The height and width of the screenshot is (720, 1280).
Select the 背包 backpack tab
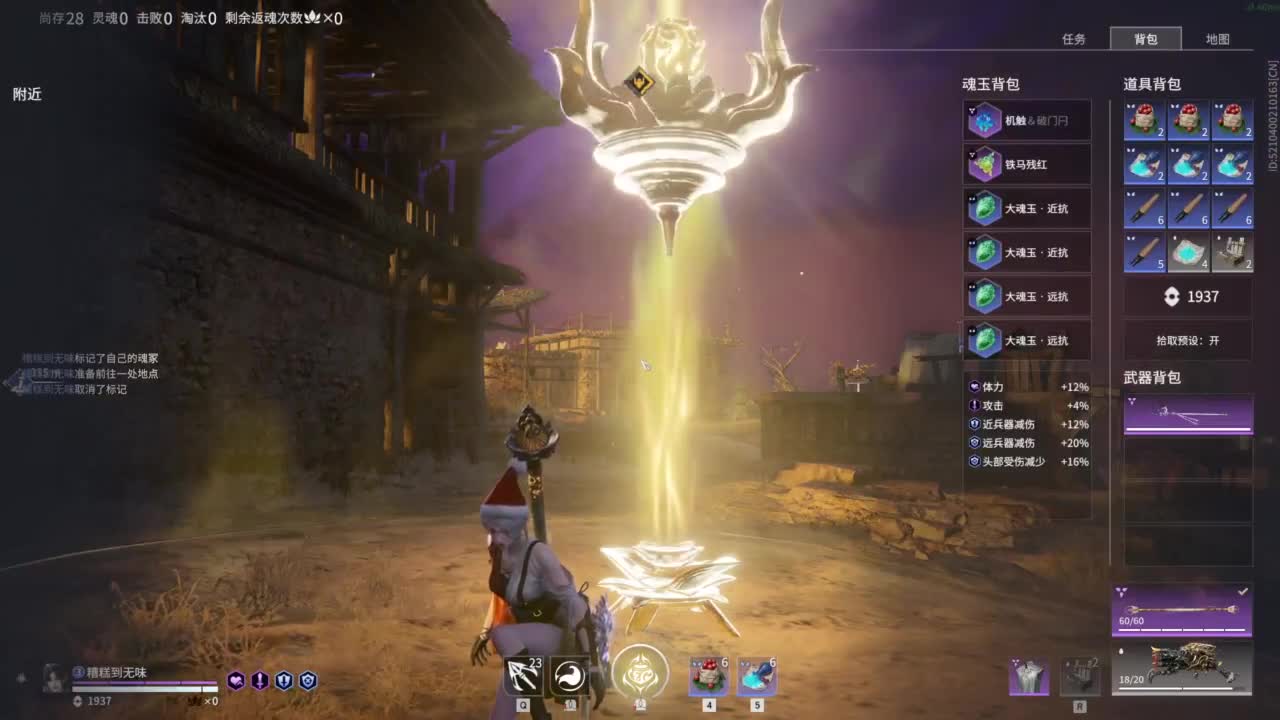coord(1145,39)
